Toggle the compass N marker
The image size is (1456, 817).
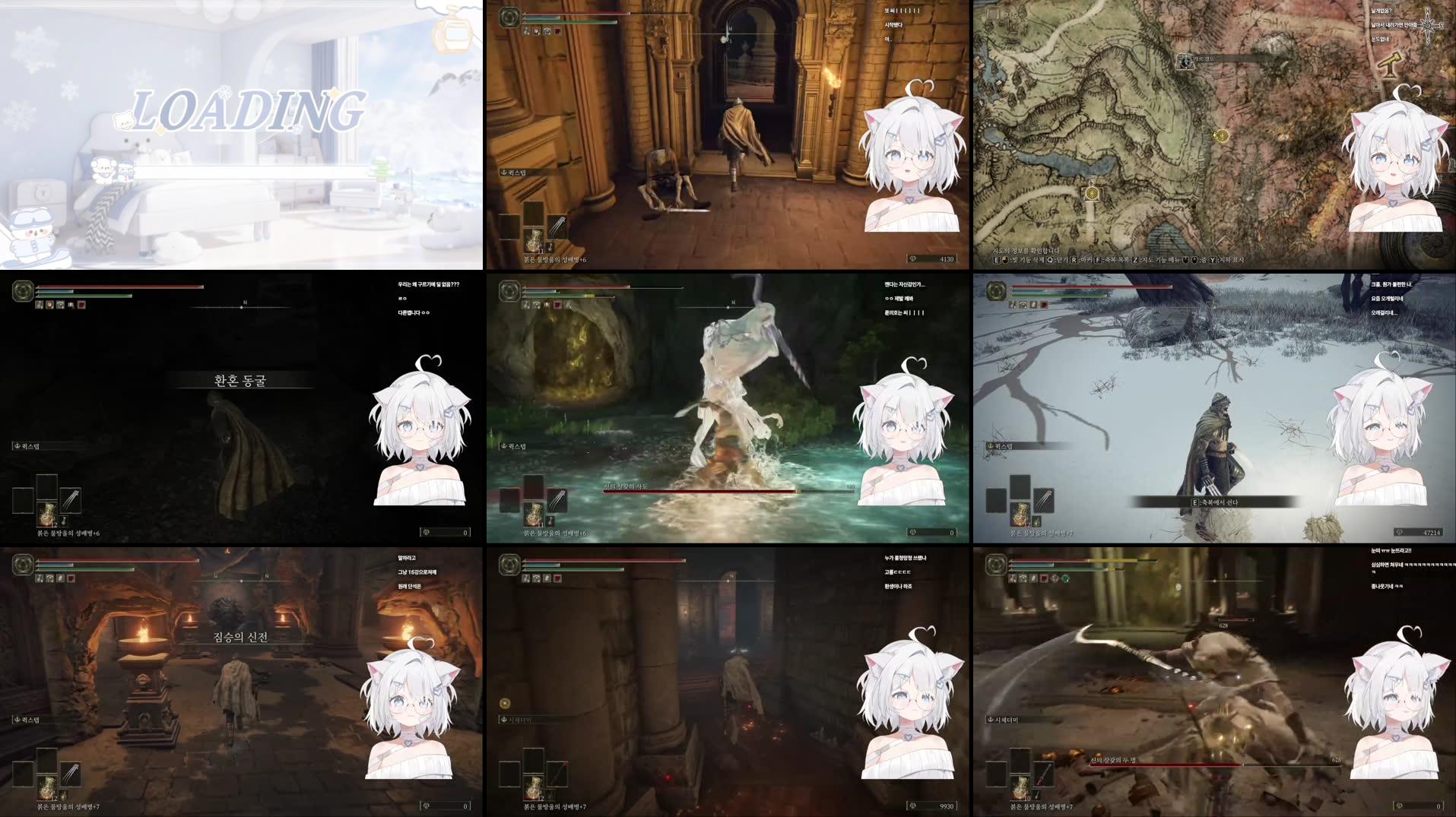click(x=730, y=28)
